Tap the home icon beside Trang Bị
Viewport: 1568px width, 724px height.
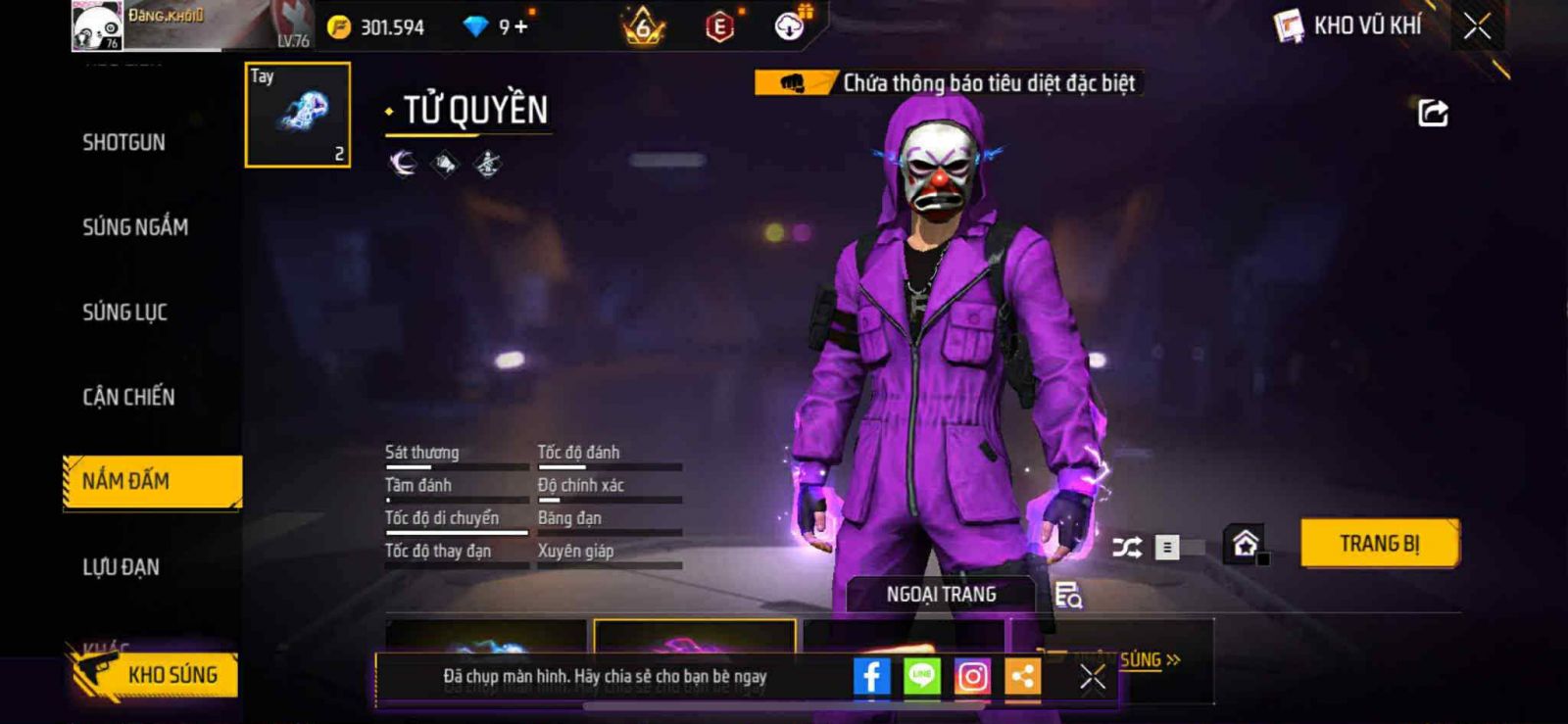click(x=1245, y=543)
